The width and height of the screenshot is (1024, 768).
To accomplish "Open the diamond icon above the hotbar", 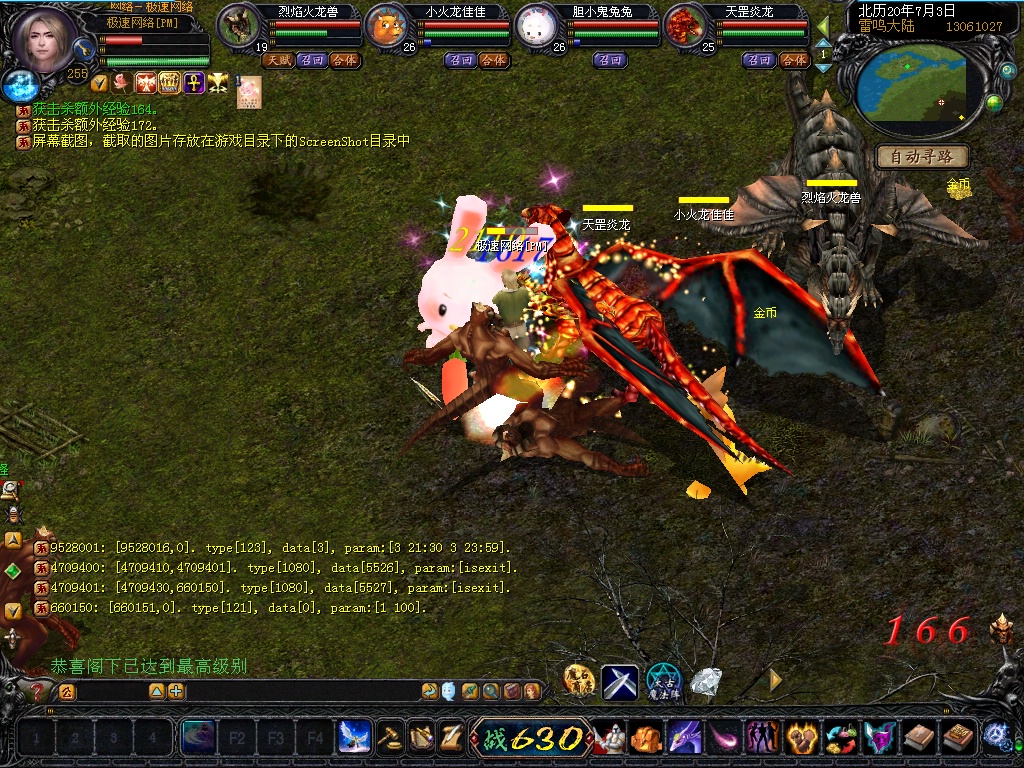I will click(x=706, y=681).
